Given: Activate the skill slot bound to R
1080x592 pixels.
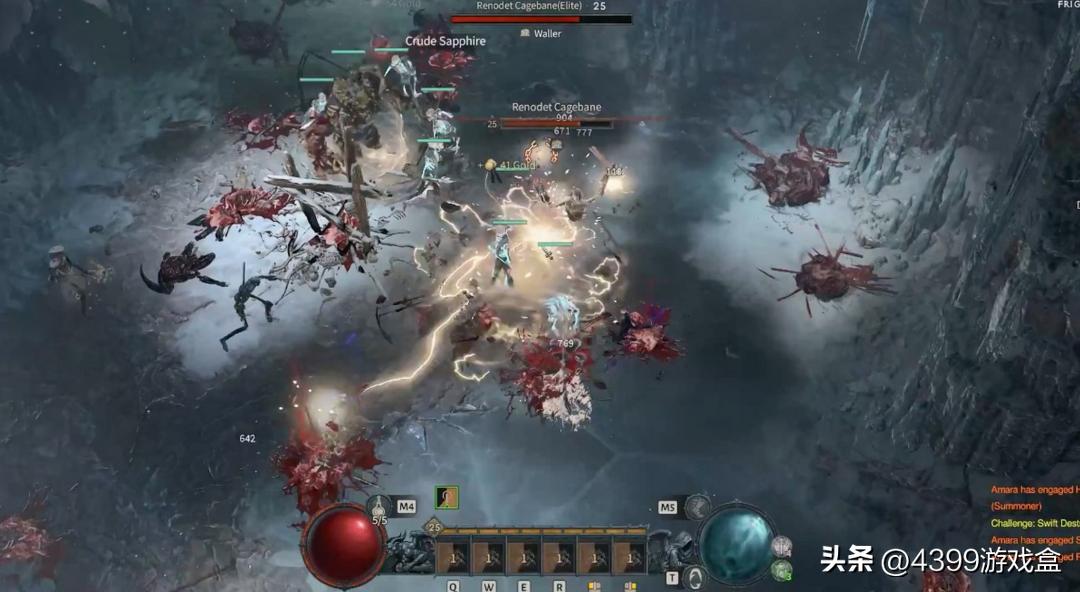Looking at the screenshot, I should click(x=559, y=556).
